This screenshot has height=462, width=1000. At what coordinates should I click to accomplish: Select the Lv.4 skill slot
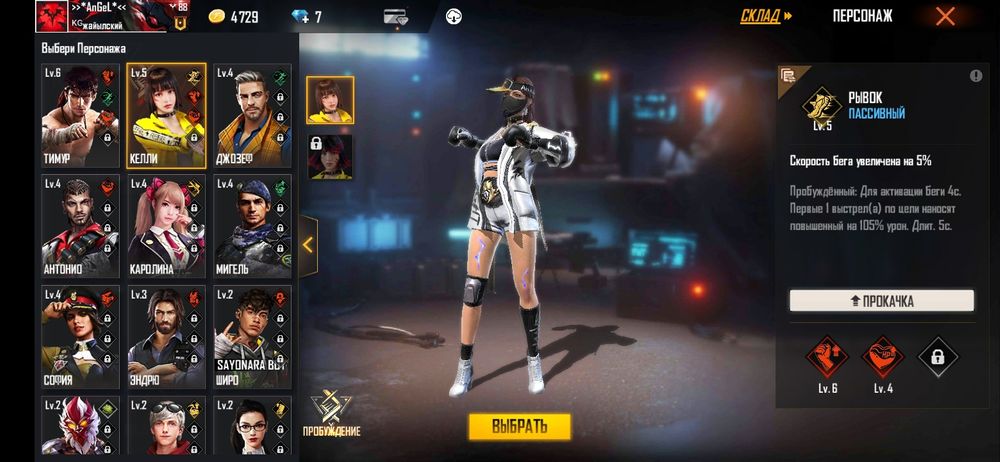(x=882, y=355)
